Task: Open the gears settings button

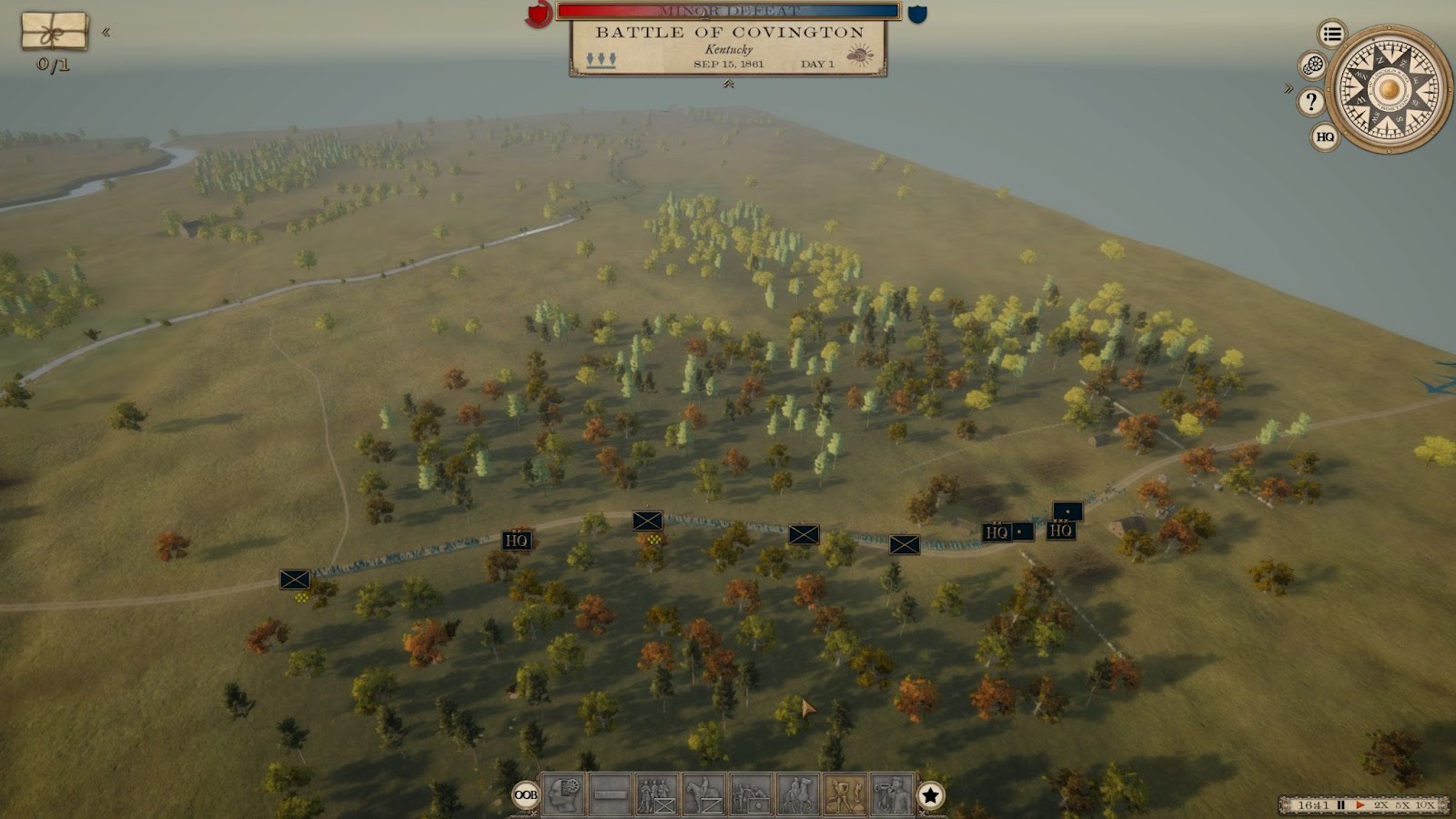Action: (x=1312, y=66)
